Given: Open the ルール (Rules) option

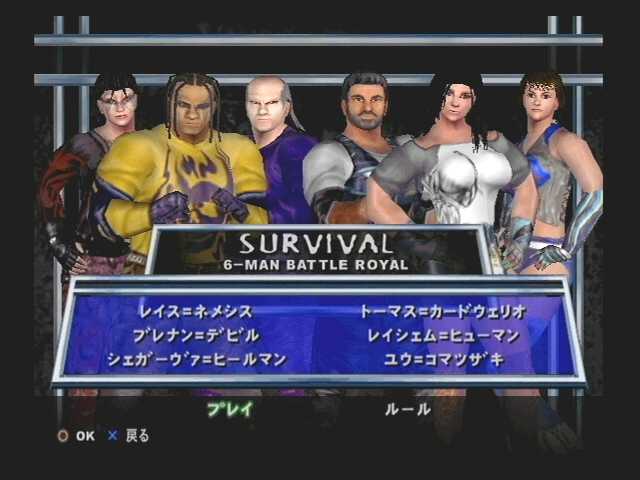Looking at the screenshot, I should click(x=408, y=409).
